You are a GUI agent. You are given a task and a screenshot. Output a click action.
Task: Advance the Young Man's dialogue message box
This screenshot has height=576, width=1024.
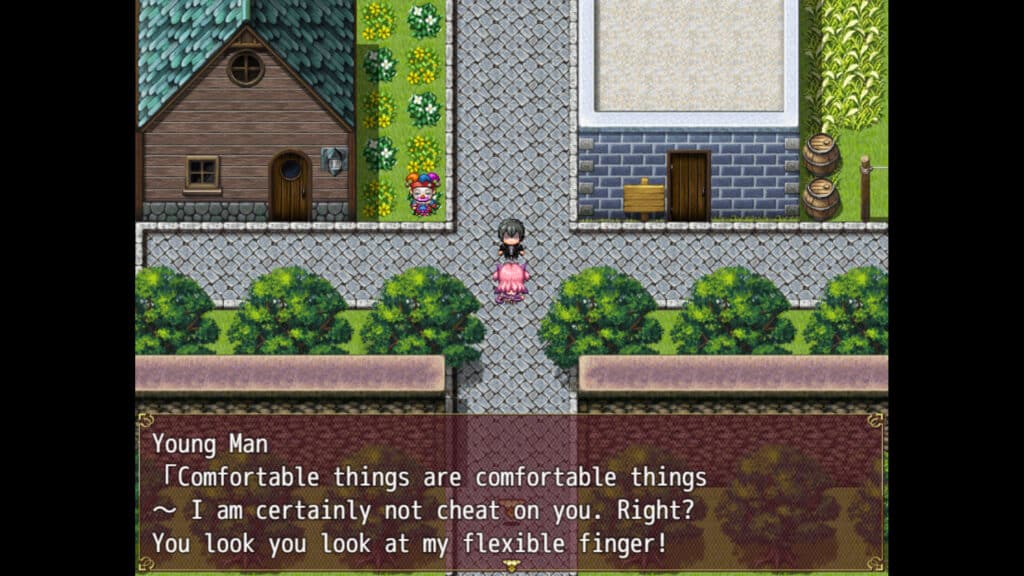tap(511, 492)
